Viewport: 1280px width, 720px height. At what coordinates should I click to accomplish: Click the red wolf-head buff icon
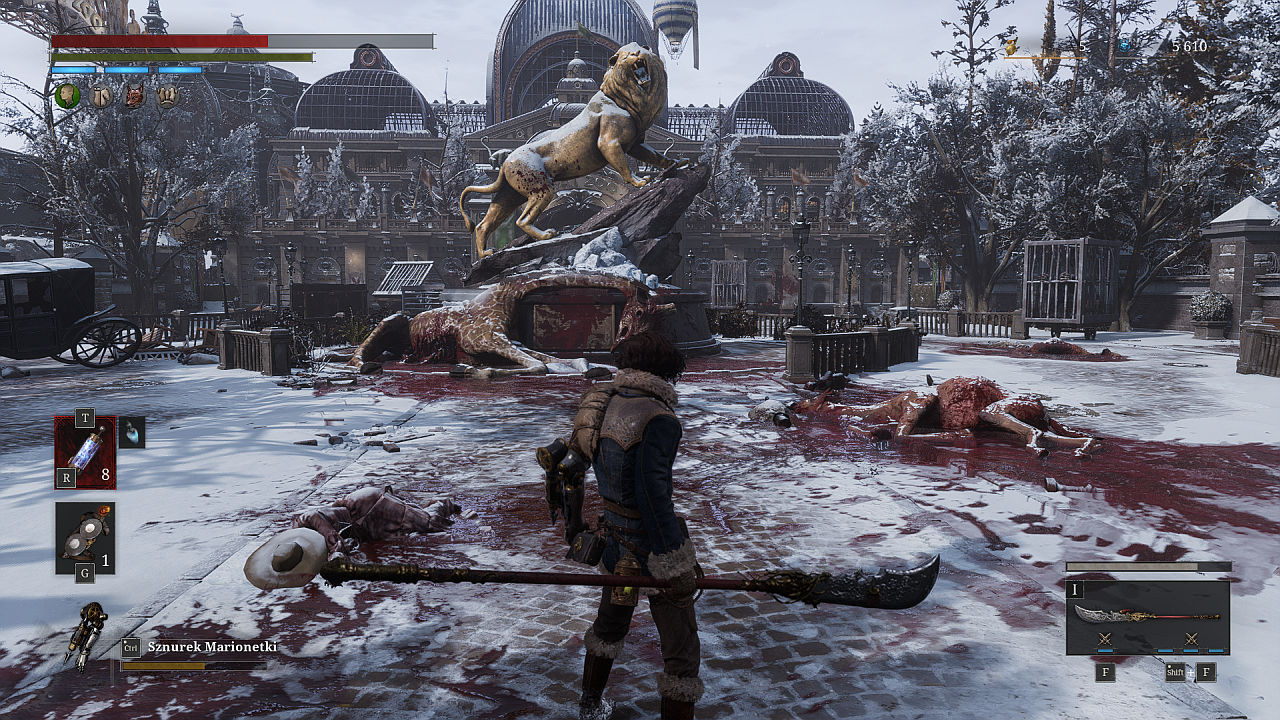tap(134, 96)
